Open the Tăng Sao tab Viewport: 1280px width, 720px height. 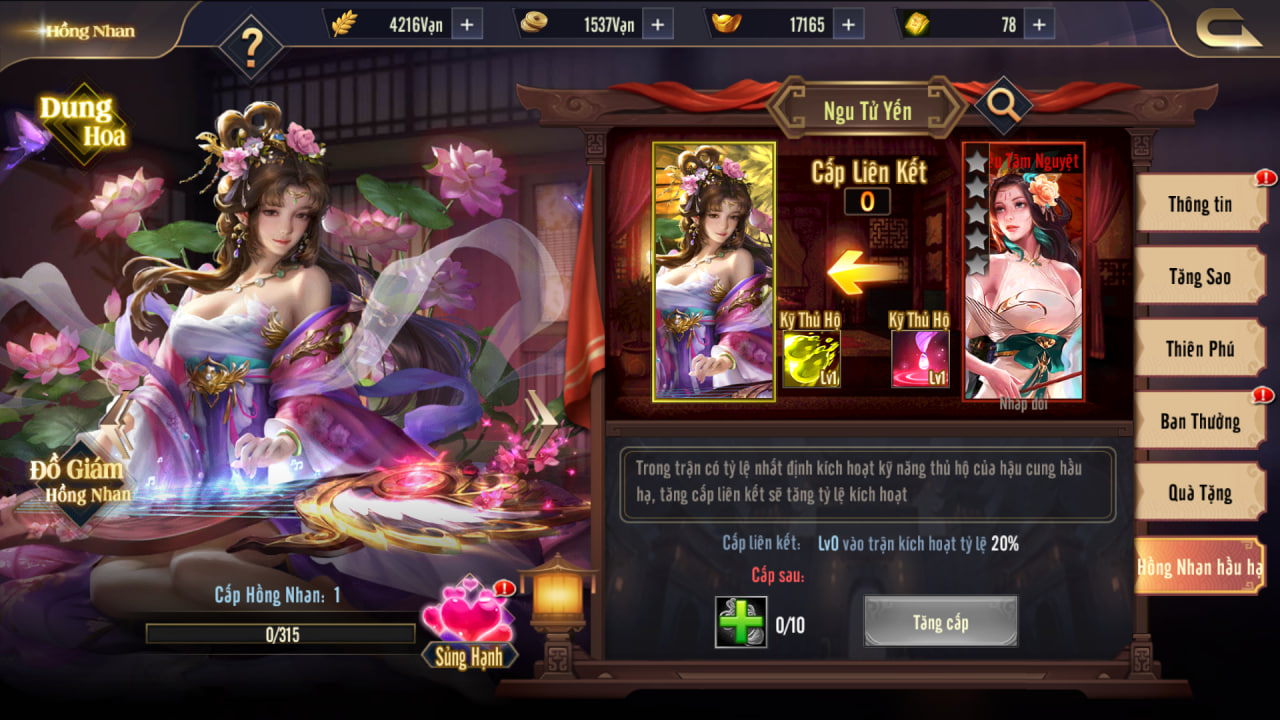tap(1200, 276)
